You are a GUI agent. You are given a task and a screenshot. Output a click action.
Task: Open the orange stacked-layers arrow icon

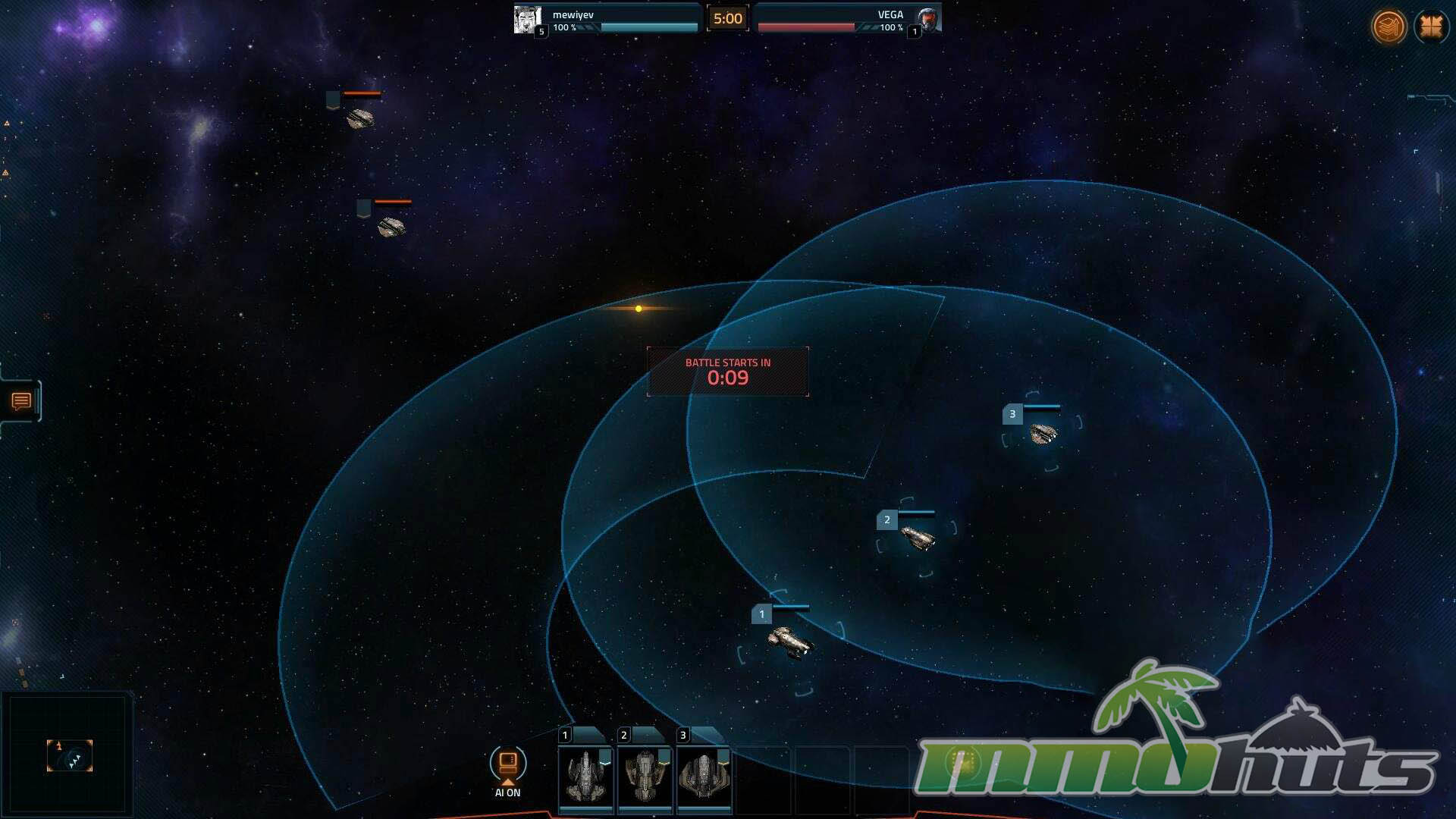[1389, 27]
